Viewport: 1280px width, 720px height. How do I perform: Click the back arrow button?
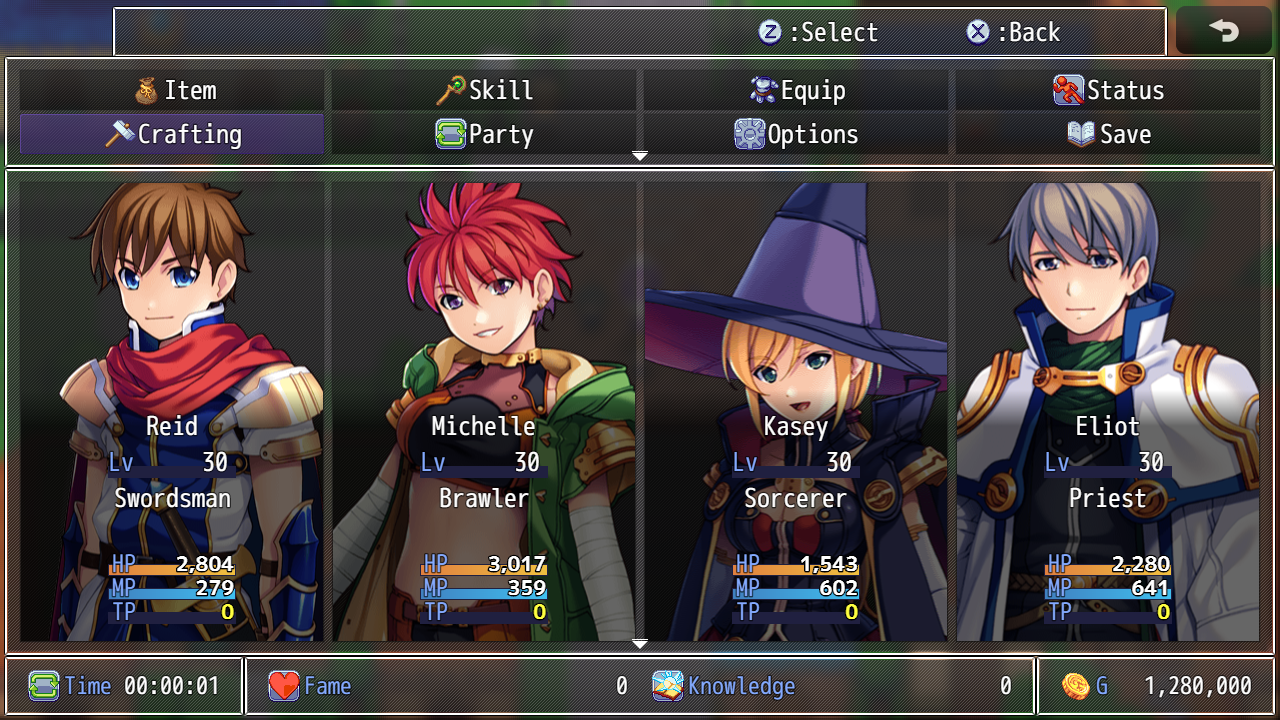point(1224,31)
